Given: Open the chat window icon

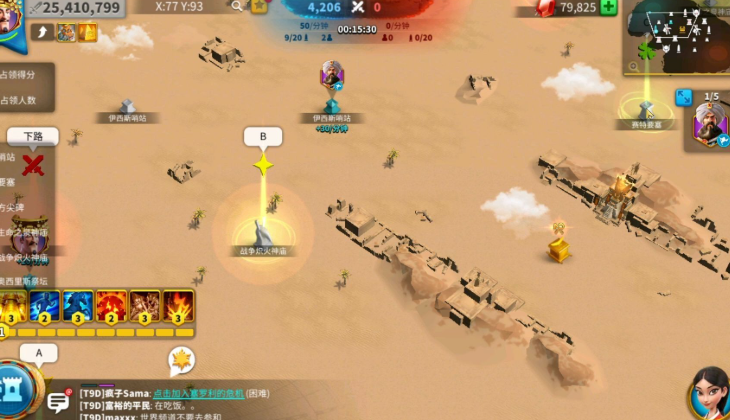Looking at the screenshot, I should [59, 400].
